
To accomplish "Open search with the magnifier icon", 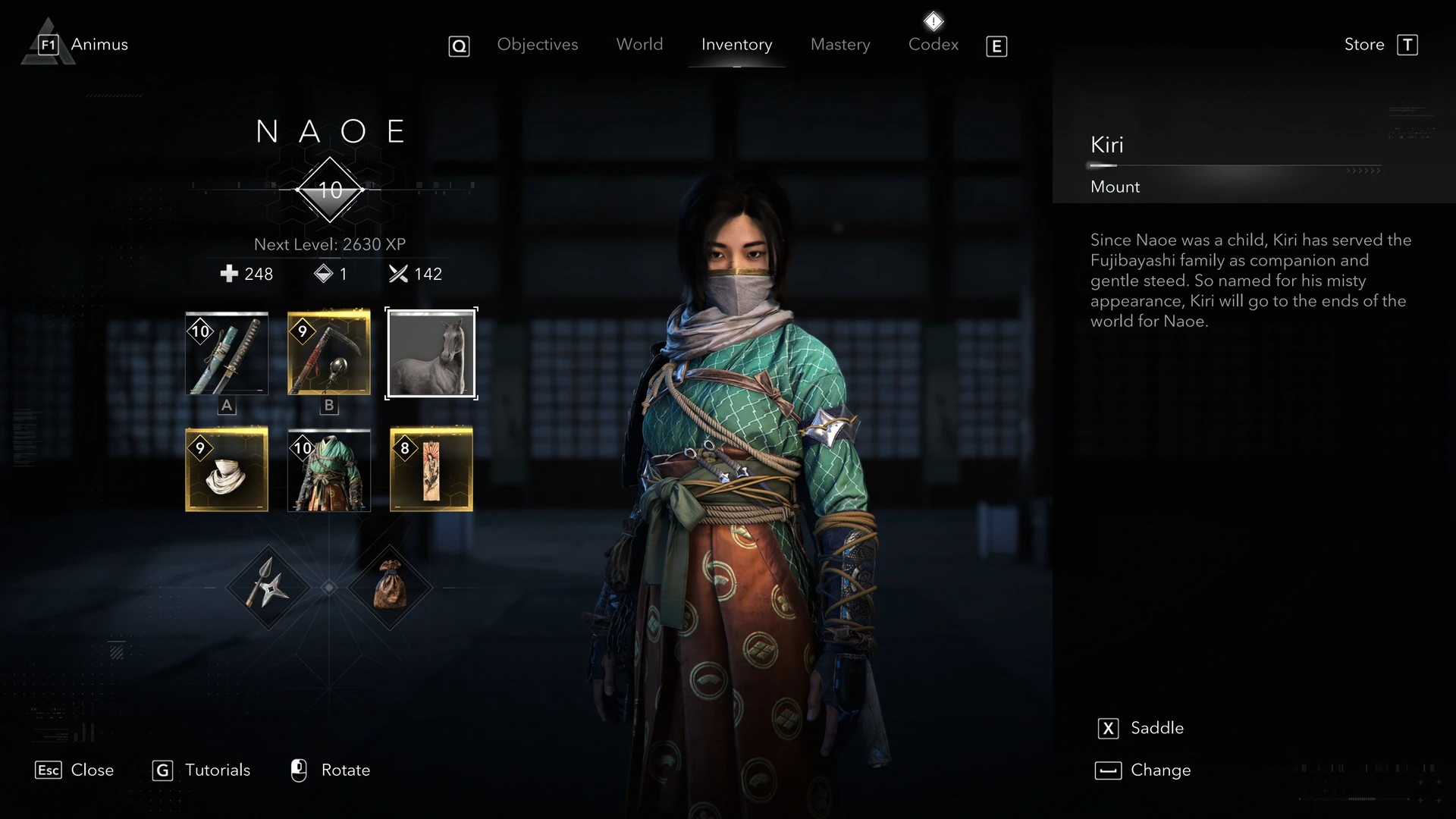I will click(460, 45).
